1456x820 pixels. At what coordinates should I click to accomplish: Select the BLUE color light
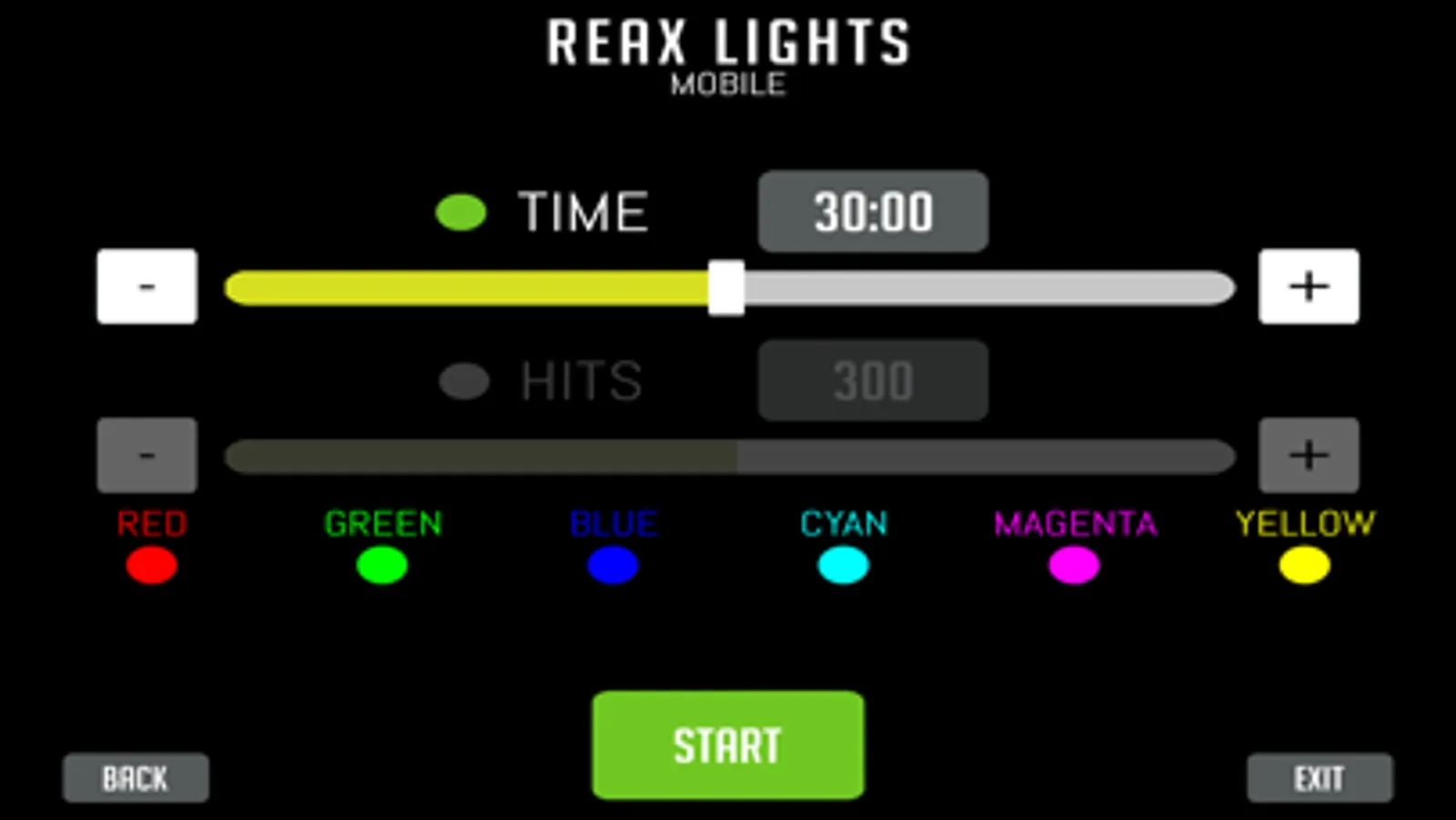point(612,566)
